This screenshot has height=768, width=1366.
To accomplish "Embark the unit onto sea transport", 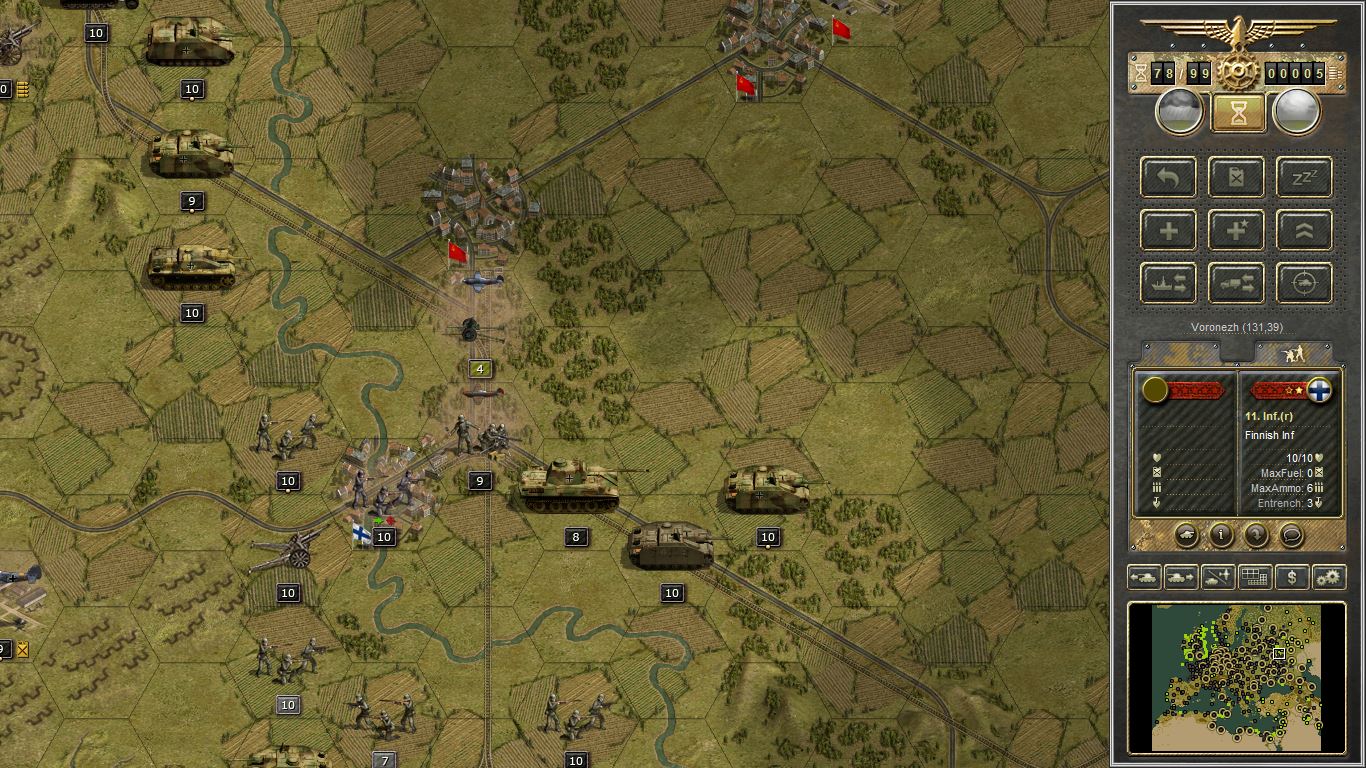I will (1168, 283).
